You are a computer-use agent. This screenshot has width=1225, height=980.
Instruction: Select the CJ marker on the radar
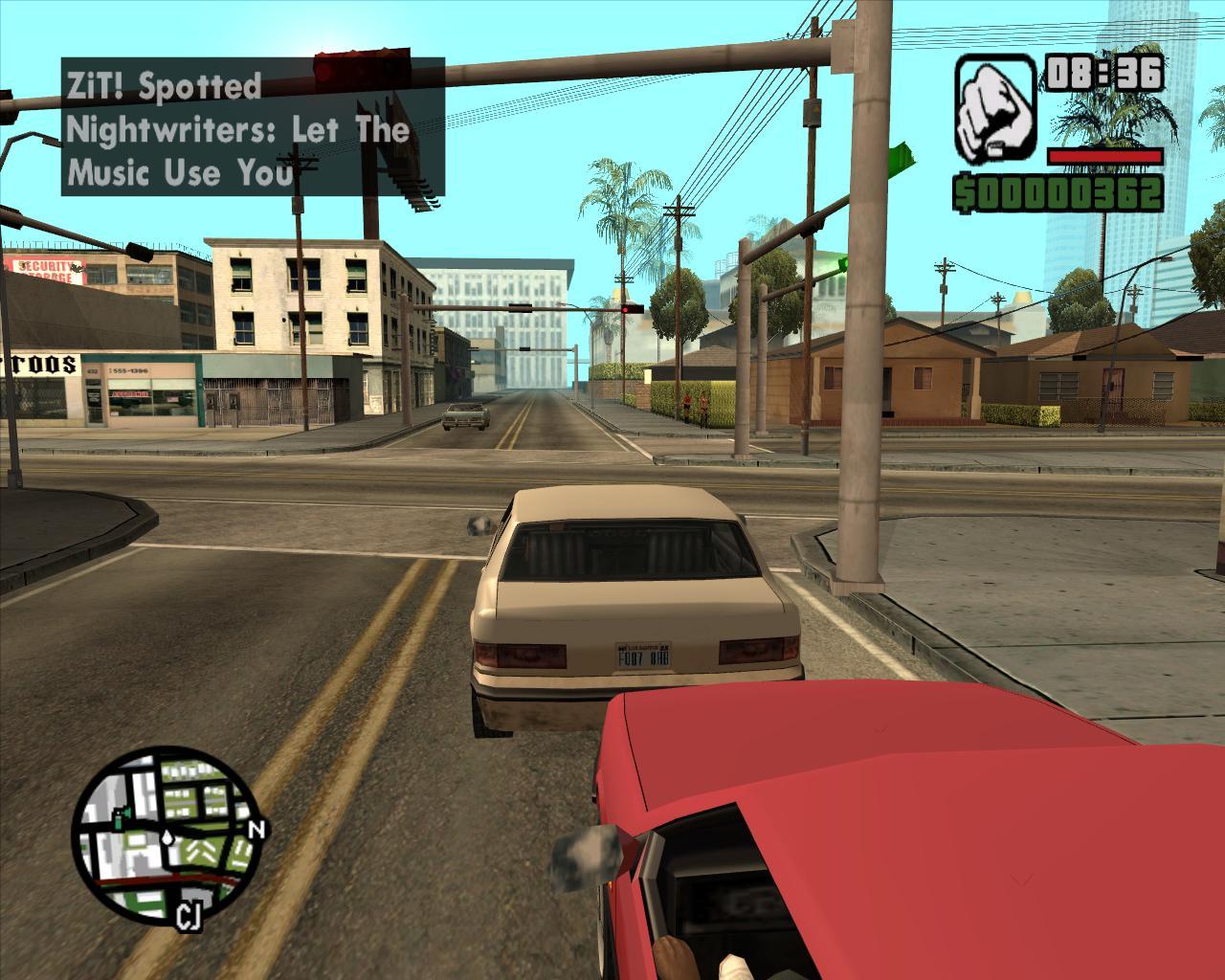pyautogui.click(x=189, y=918)
